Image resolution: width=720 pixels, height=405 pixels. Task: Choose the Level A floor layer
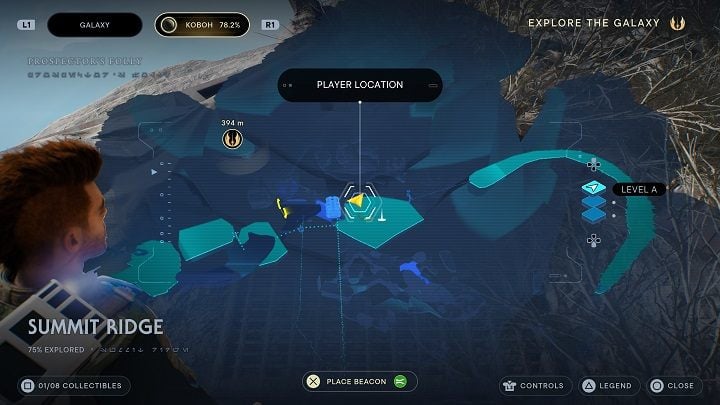click(x=595, y=188)
